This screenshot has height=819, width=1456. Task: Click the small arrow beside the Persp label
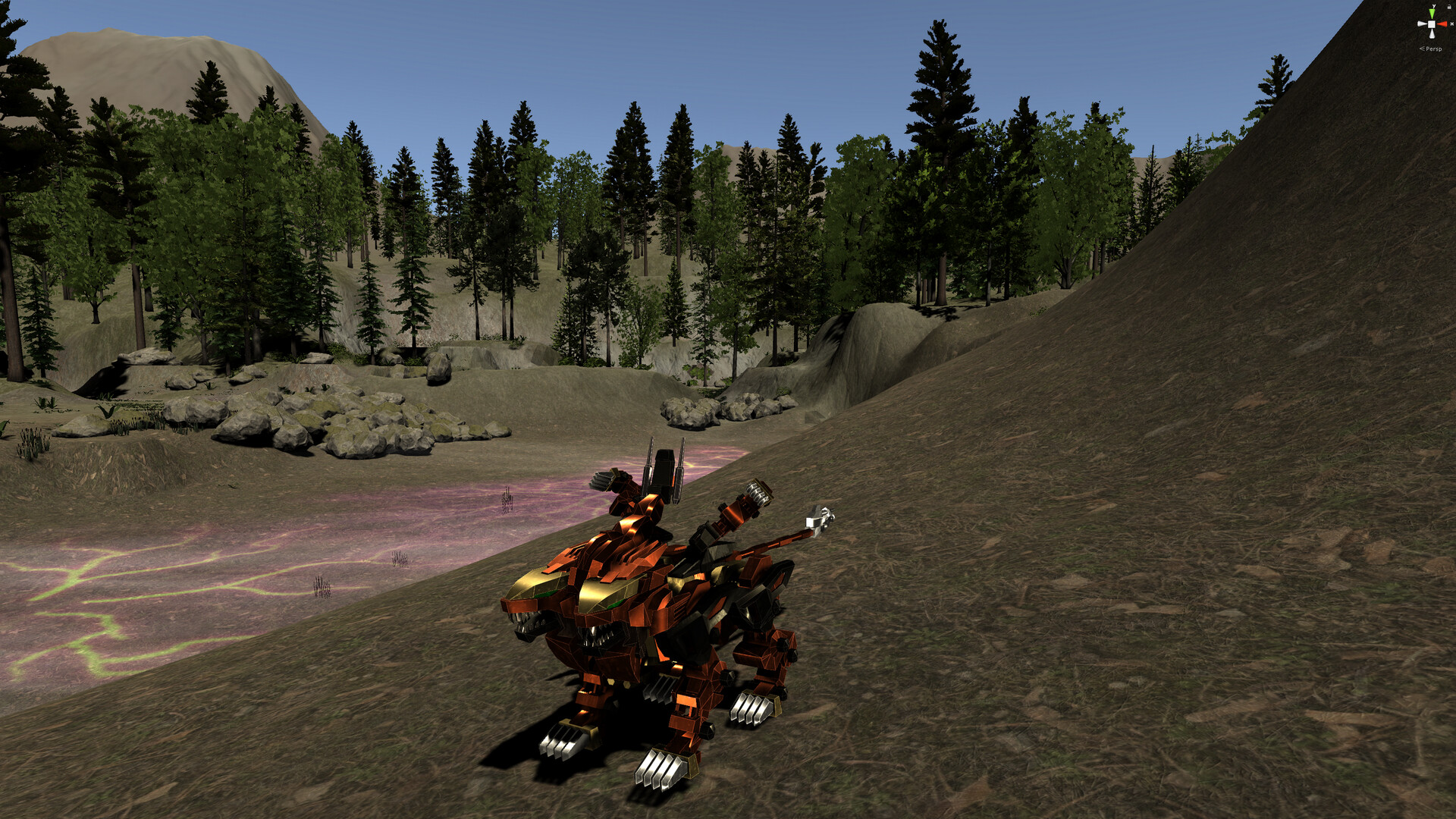click(x=1423, y=49)
